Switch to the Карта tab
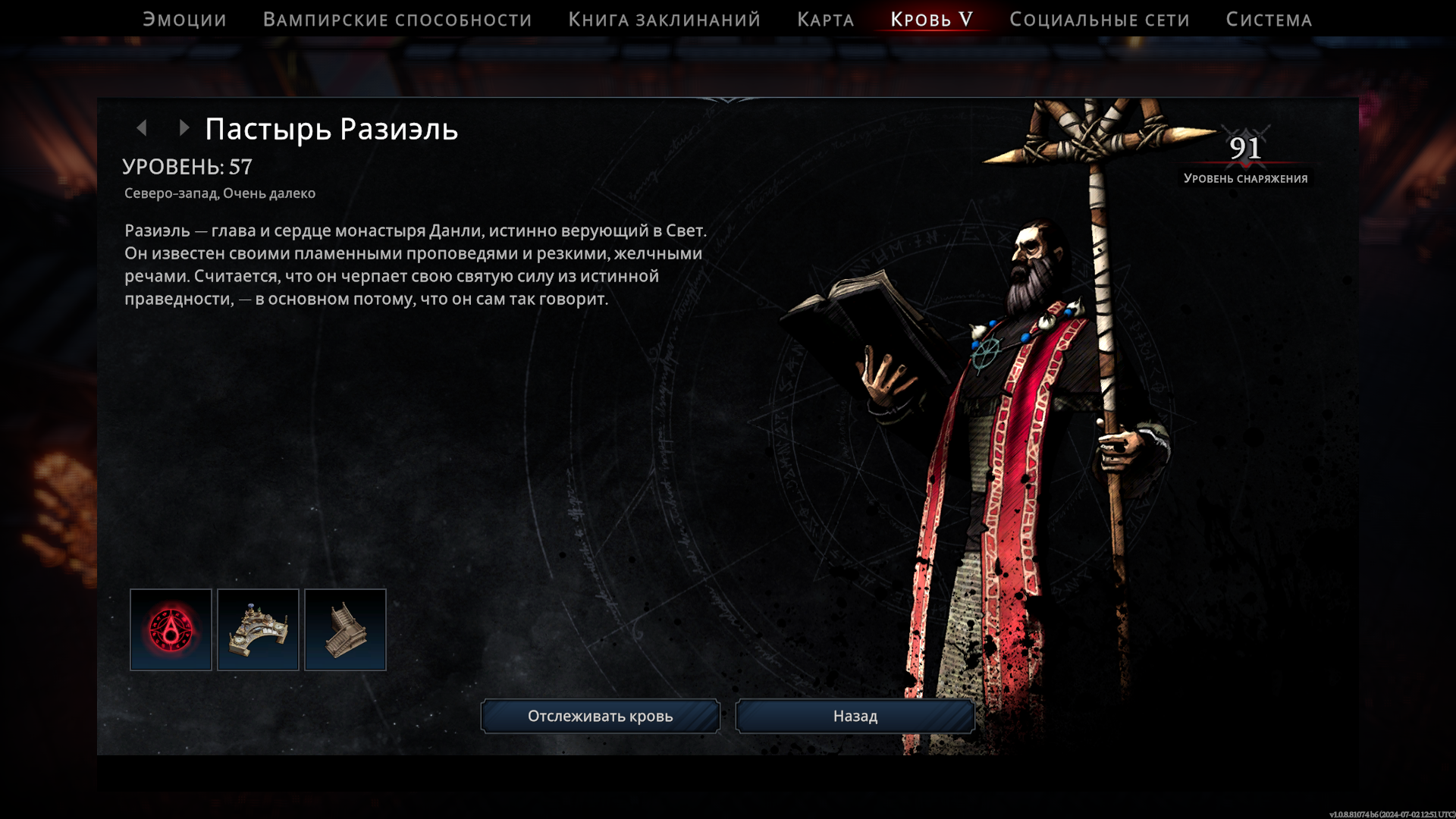The width and height of the screenshot is (1456, 819). pos(825,20)
